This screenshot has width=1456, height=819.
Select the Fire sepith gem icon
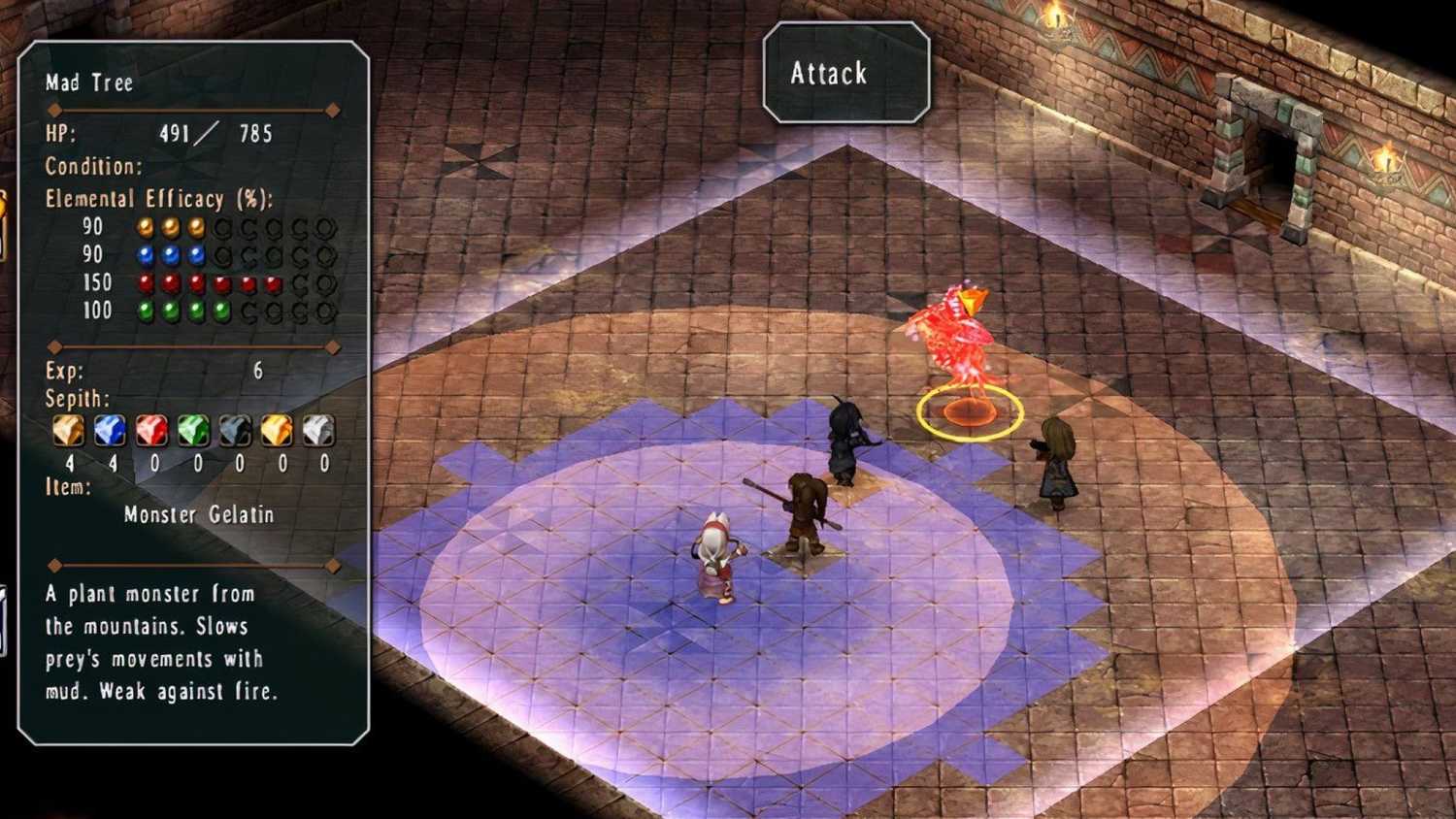click(x=150, y=430)
